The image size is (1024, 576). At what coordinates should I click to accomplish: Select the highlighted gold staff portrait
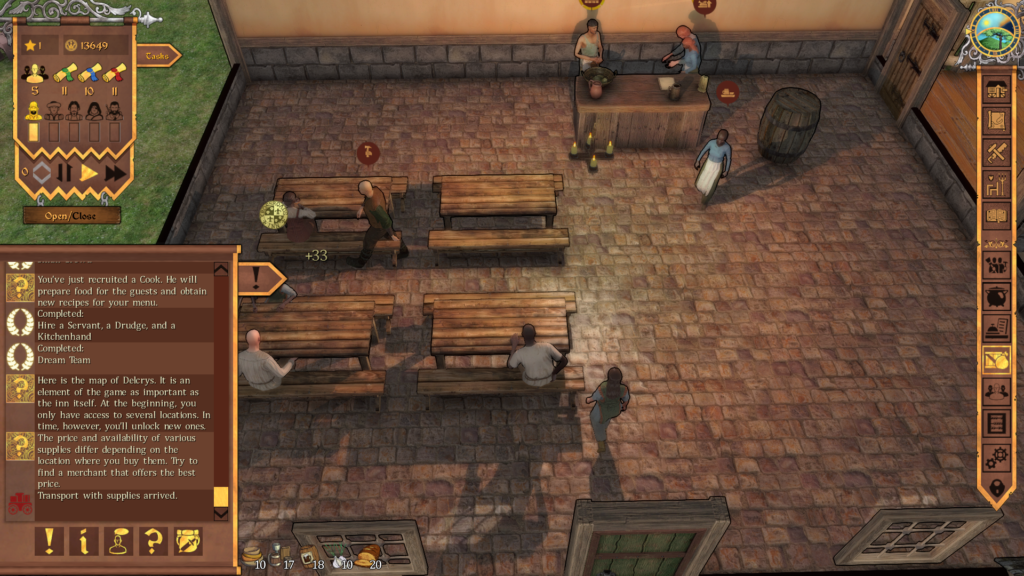(x=33, y=111)
